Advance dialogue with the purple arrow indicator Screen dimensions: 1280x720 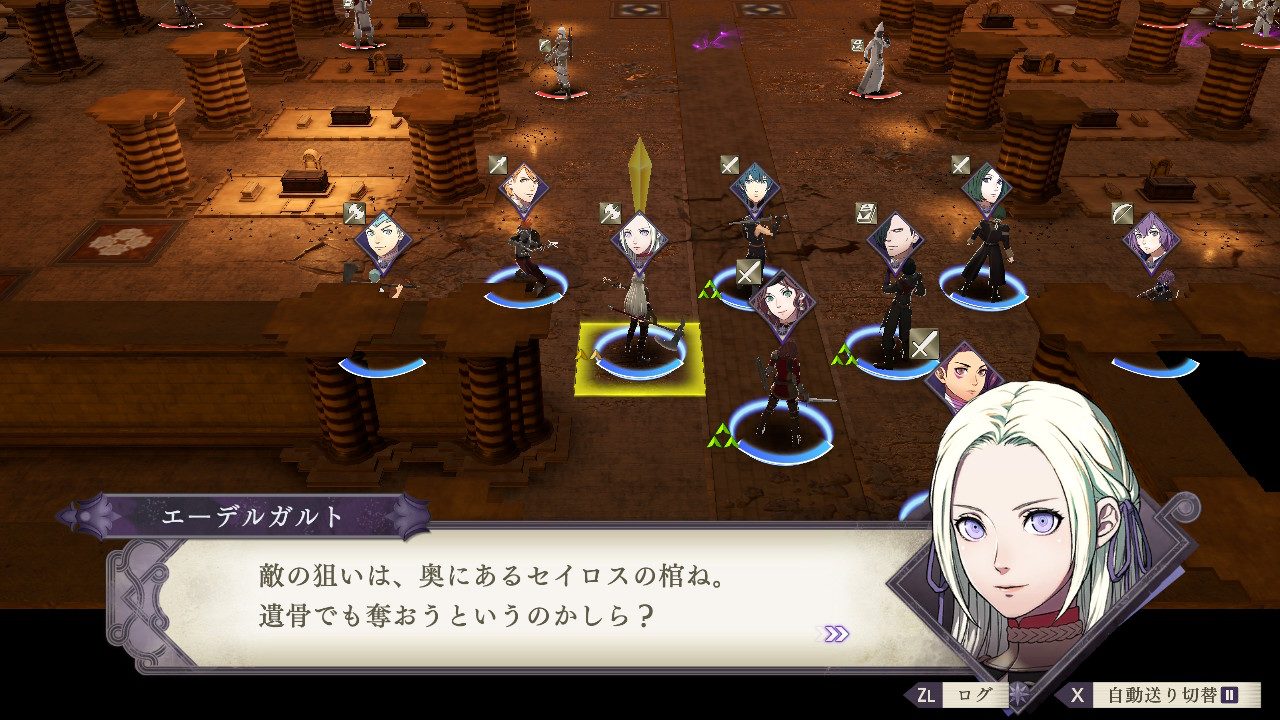click(x=832, y=633)
